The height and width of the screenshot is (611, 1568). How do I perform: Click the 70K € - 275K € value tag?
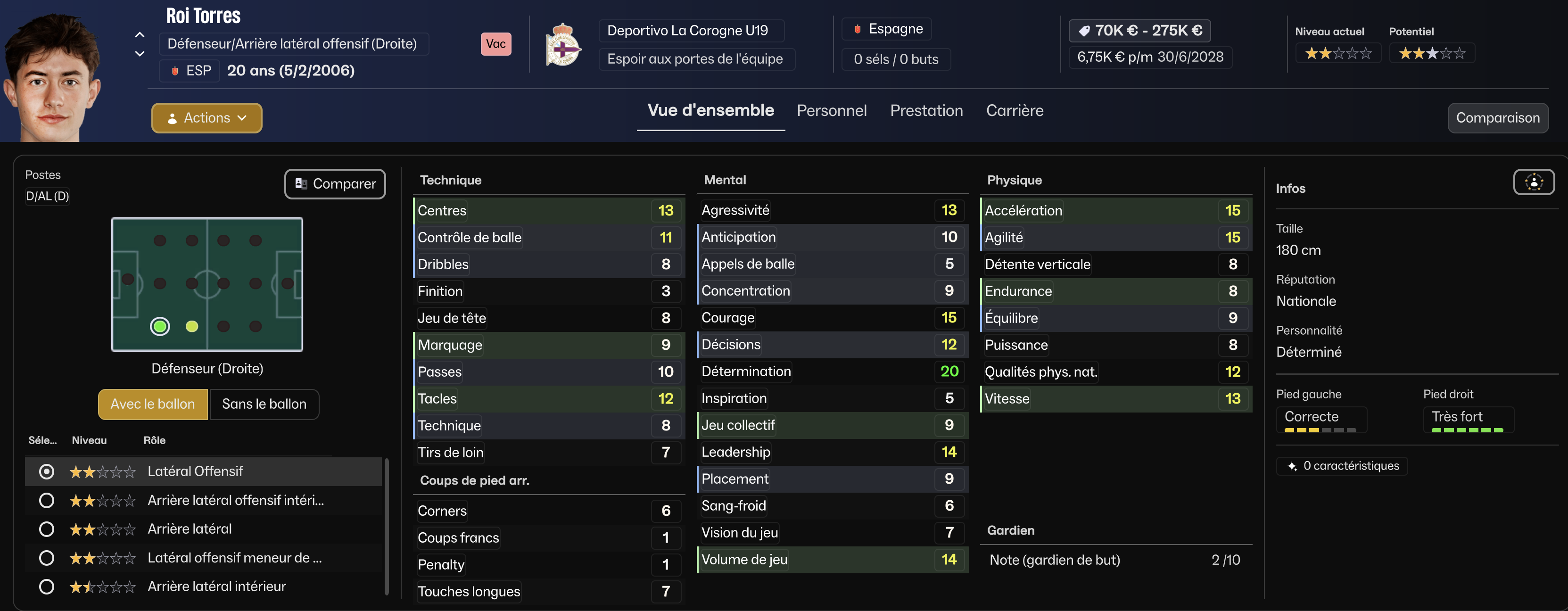(1139, 31)
